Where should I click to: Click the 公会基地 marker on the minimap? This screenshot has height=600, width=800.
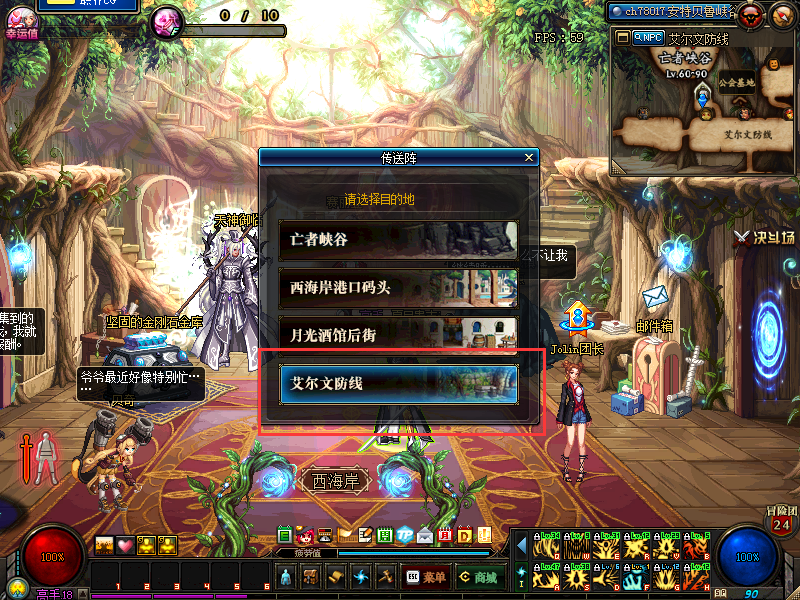[x=737, y=86]
